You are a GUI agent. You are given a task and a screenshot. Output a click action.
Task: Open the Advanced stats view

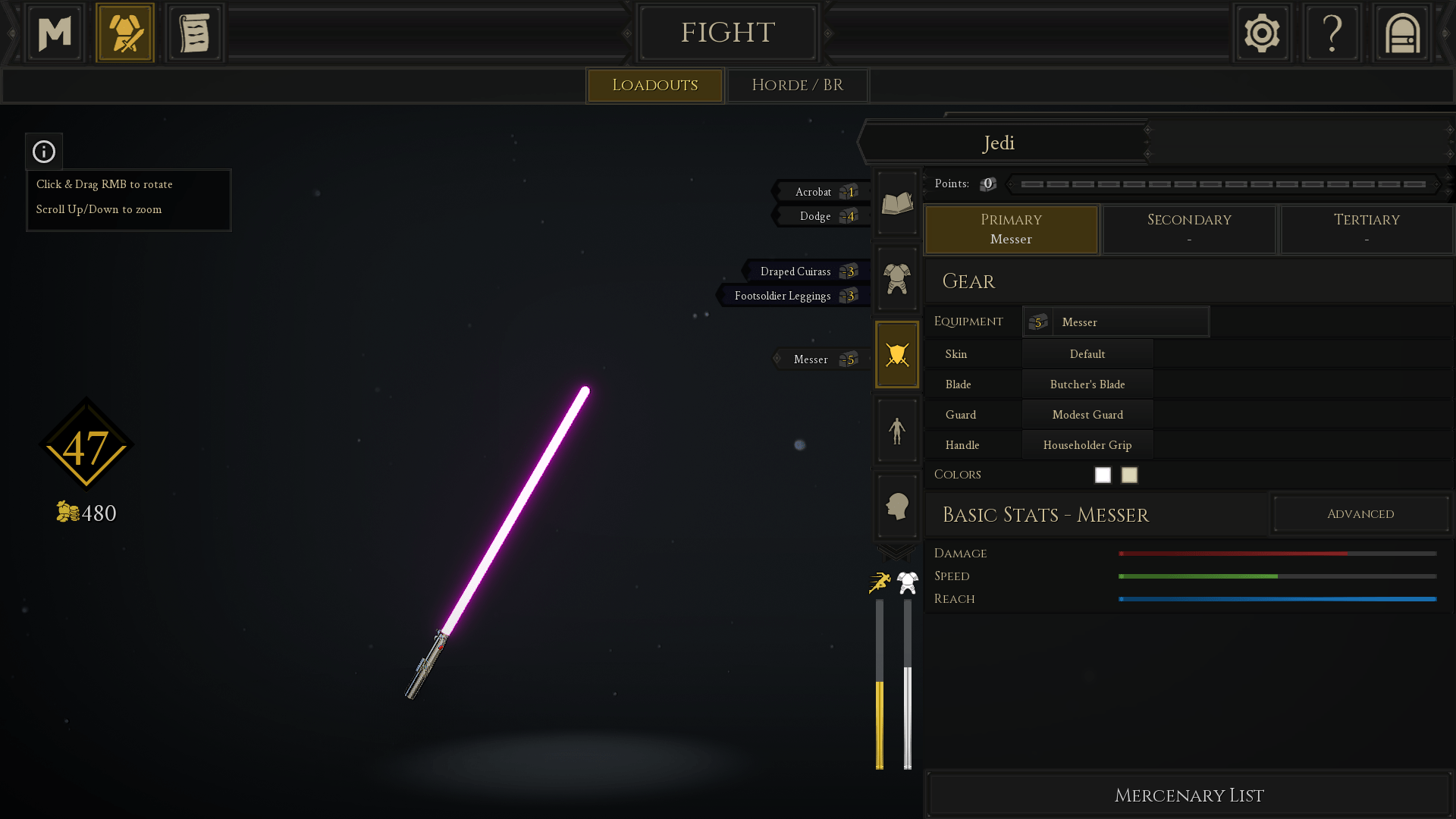pos(1360,513)
